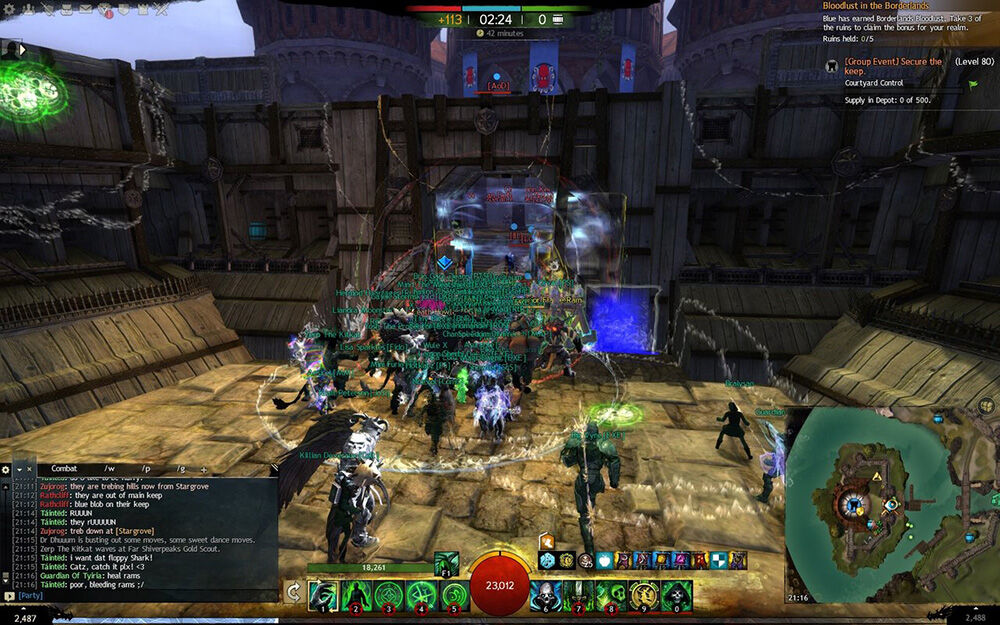The width and height of the screenshot is (1000, 625).
Task: Swap weapons with the circular arrow button
Action: click(293, 592)
